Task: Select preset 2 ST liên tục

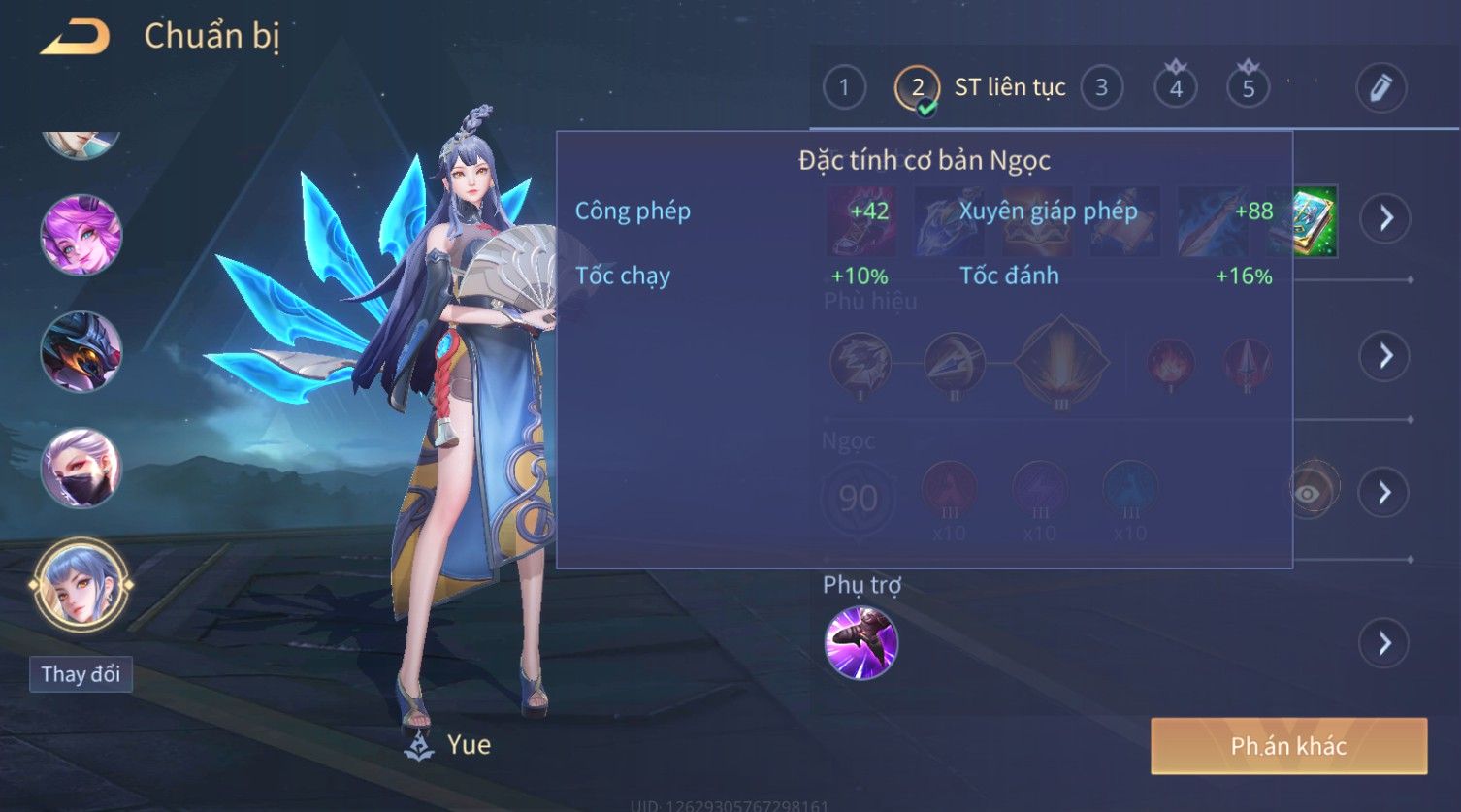Action: click(x=917, y=88)
